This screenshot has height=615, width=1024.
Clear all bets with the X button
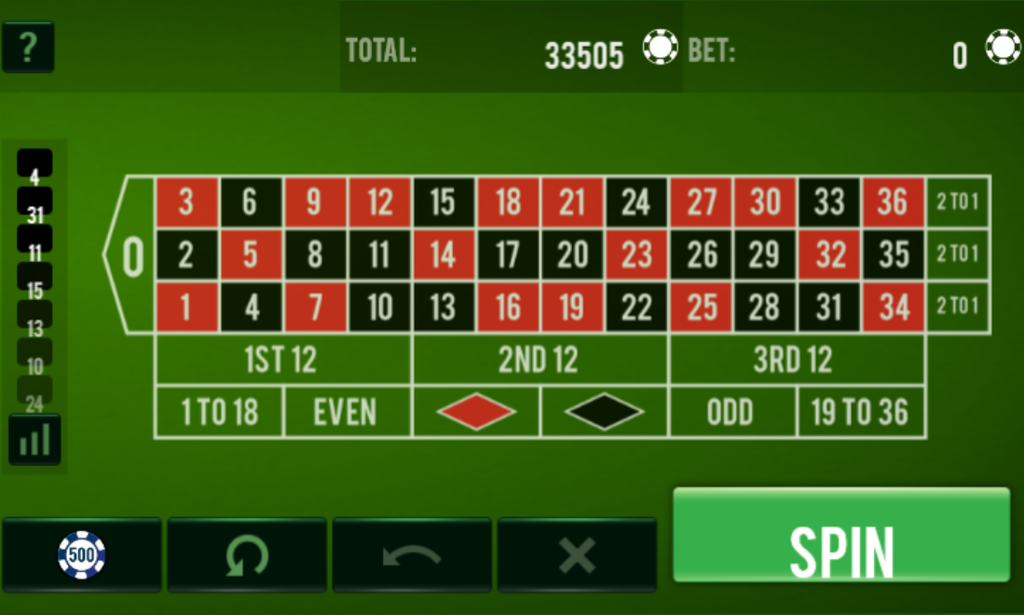[x=577, y=555]
